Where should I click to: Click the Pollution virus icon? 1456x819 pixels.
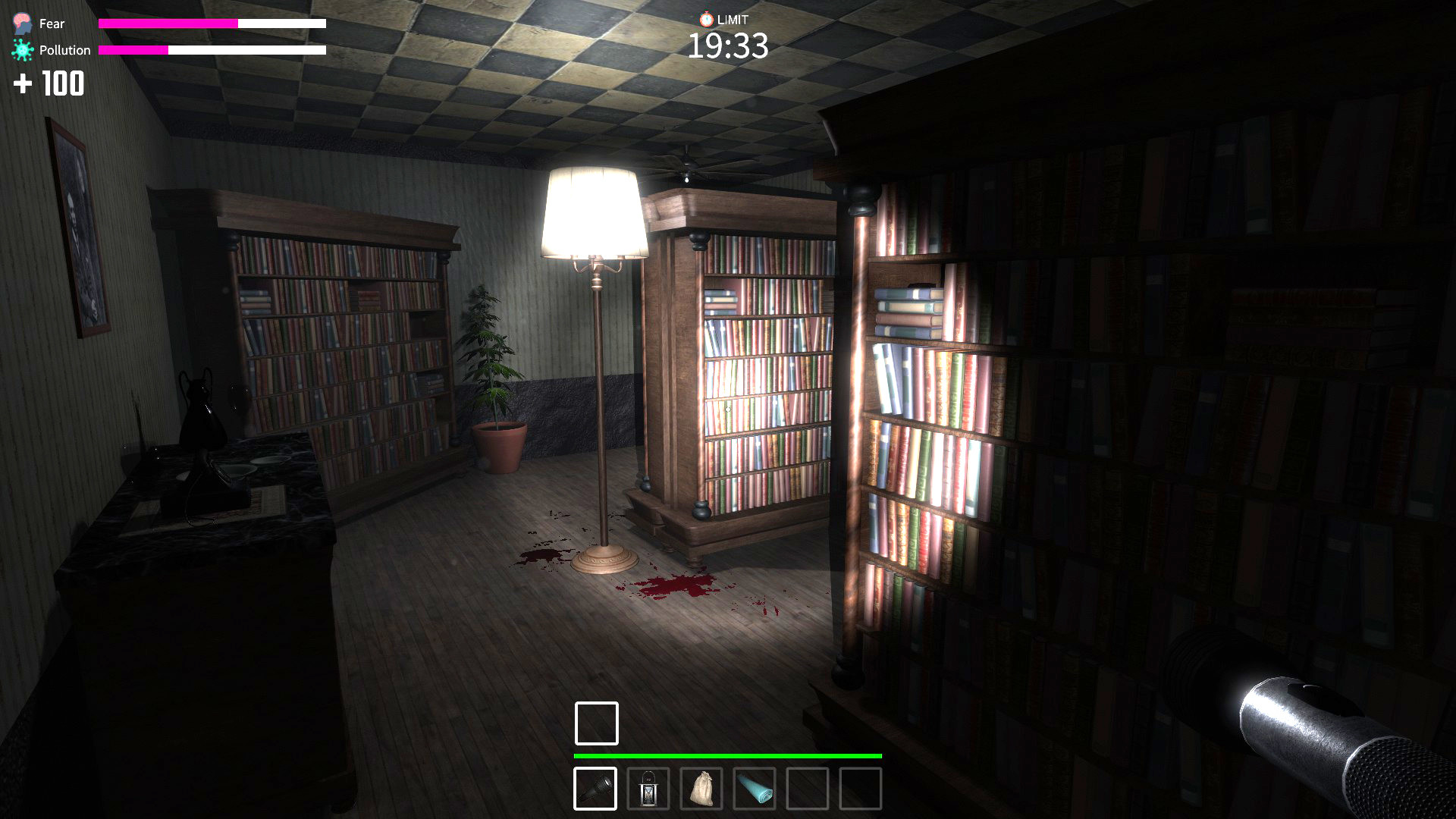[x=20, y=49]
